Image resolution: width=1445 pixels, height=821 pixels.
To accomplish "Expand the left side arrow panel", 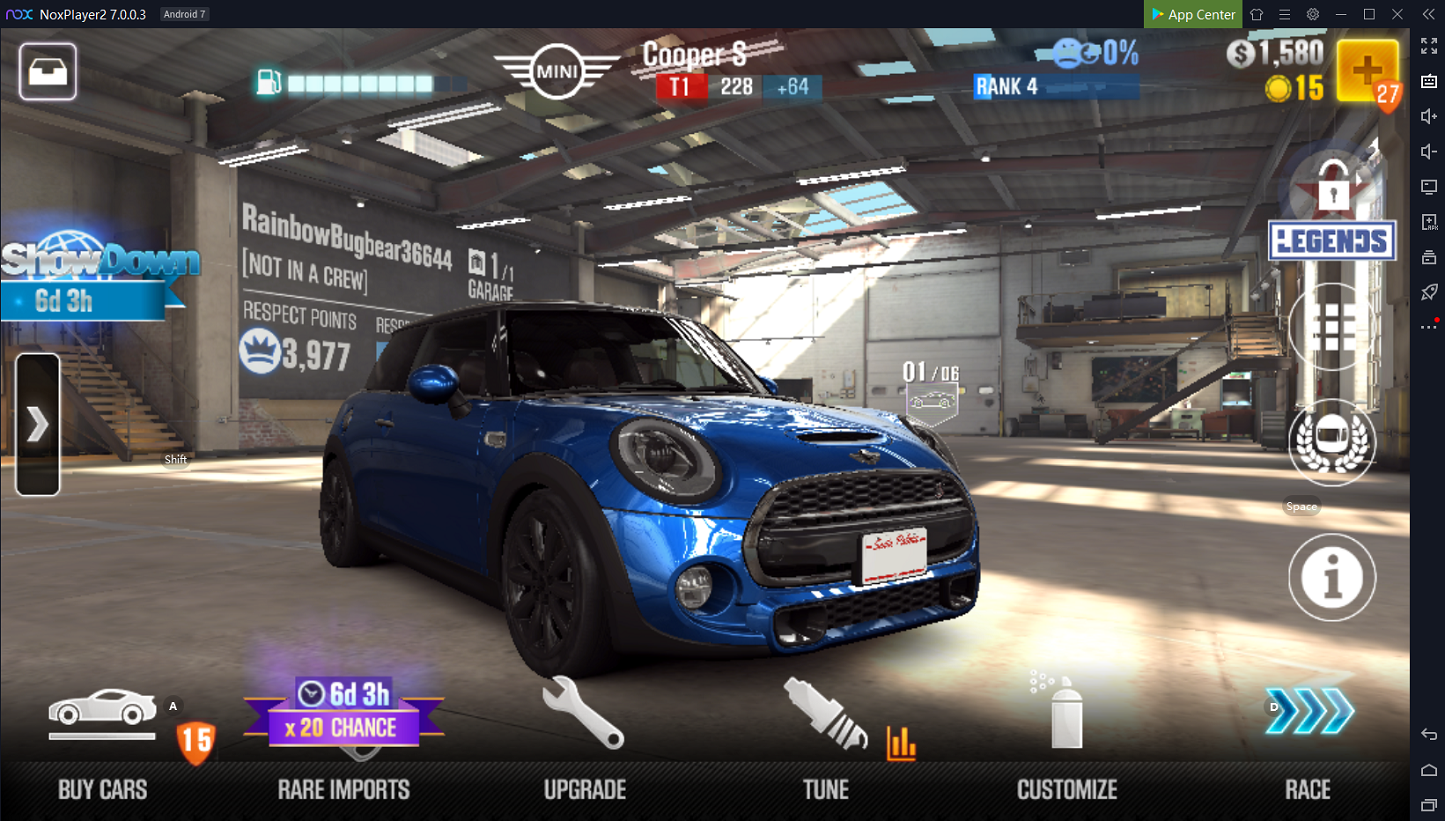I will coord(38,424).
